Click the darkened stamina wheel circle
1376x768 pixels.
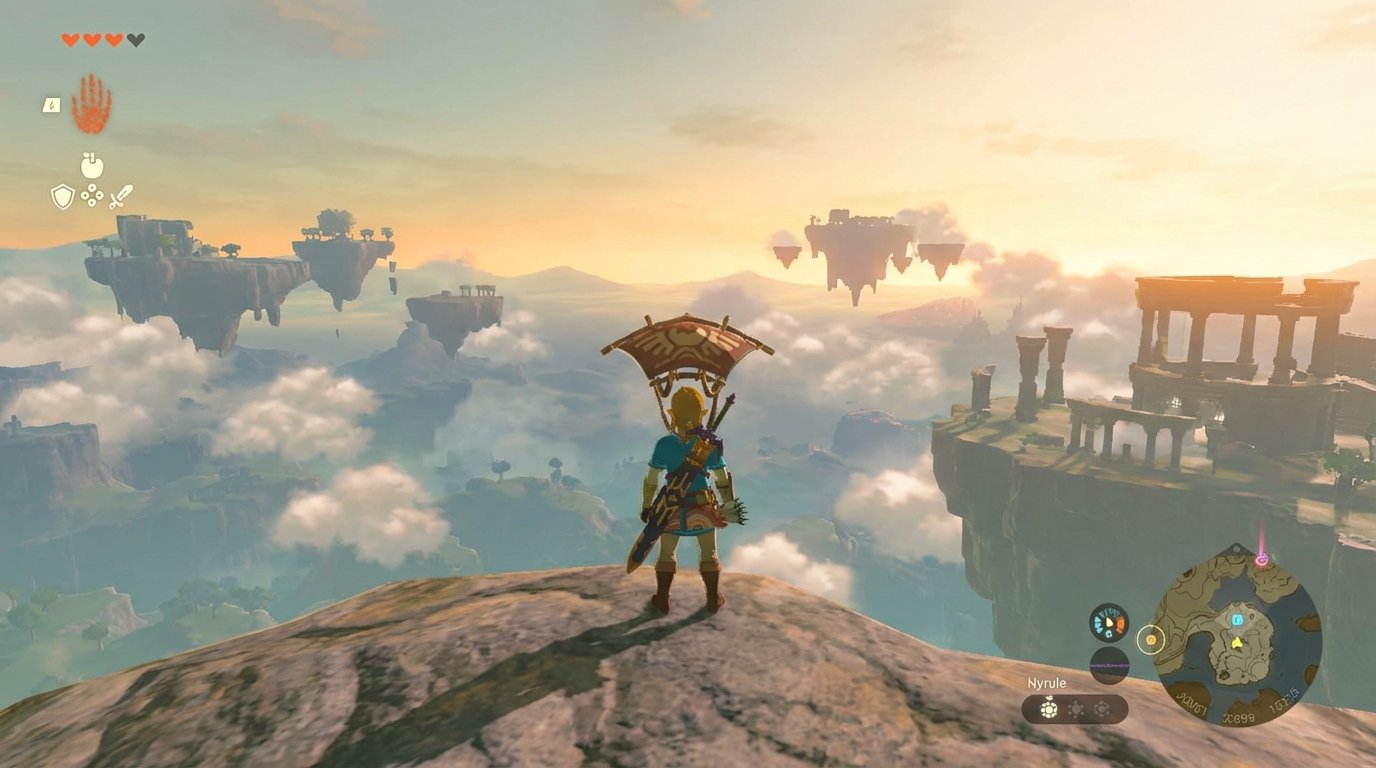point(1111,665)
